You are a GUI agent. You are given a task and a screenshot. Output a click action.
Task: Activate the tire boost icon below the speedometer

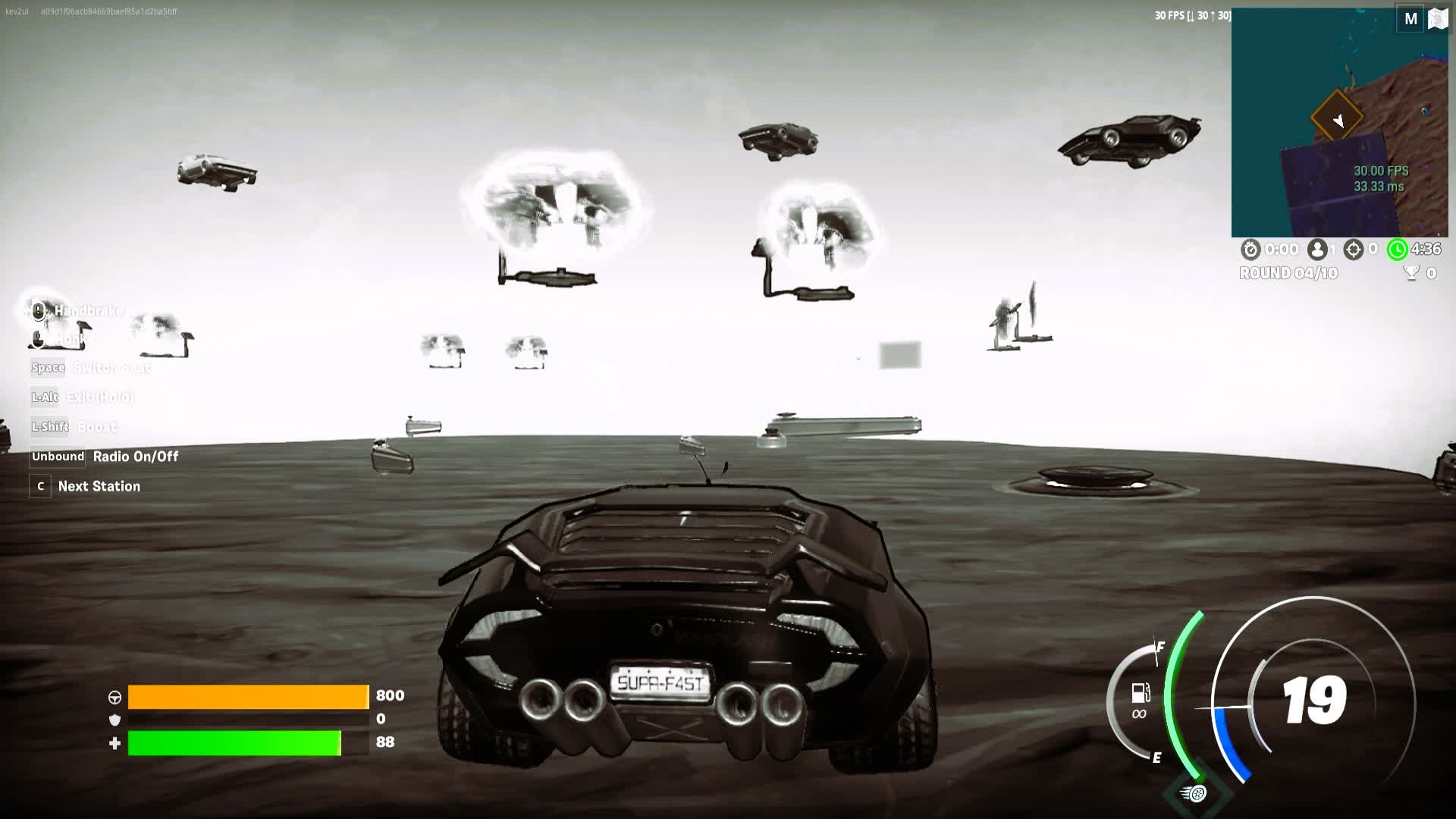click(1195, 793)
